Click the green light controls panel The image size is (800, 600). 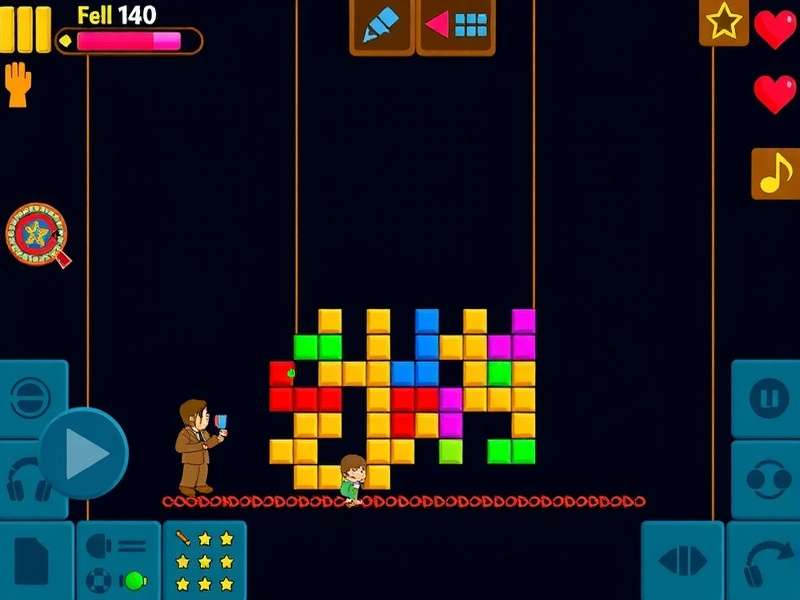[118, 562]
